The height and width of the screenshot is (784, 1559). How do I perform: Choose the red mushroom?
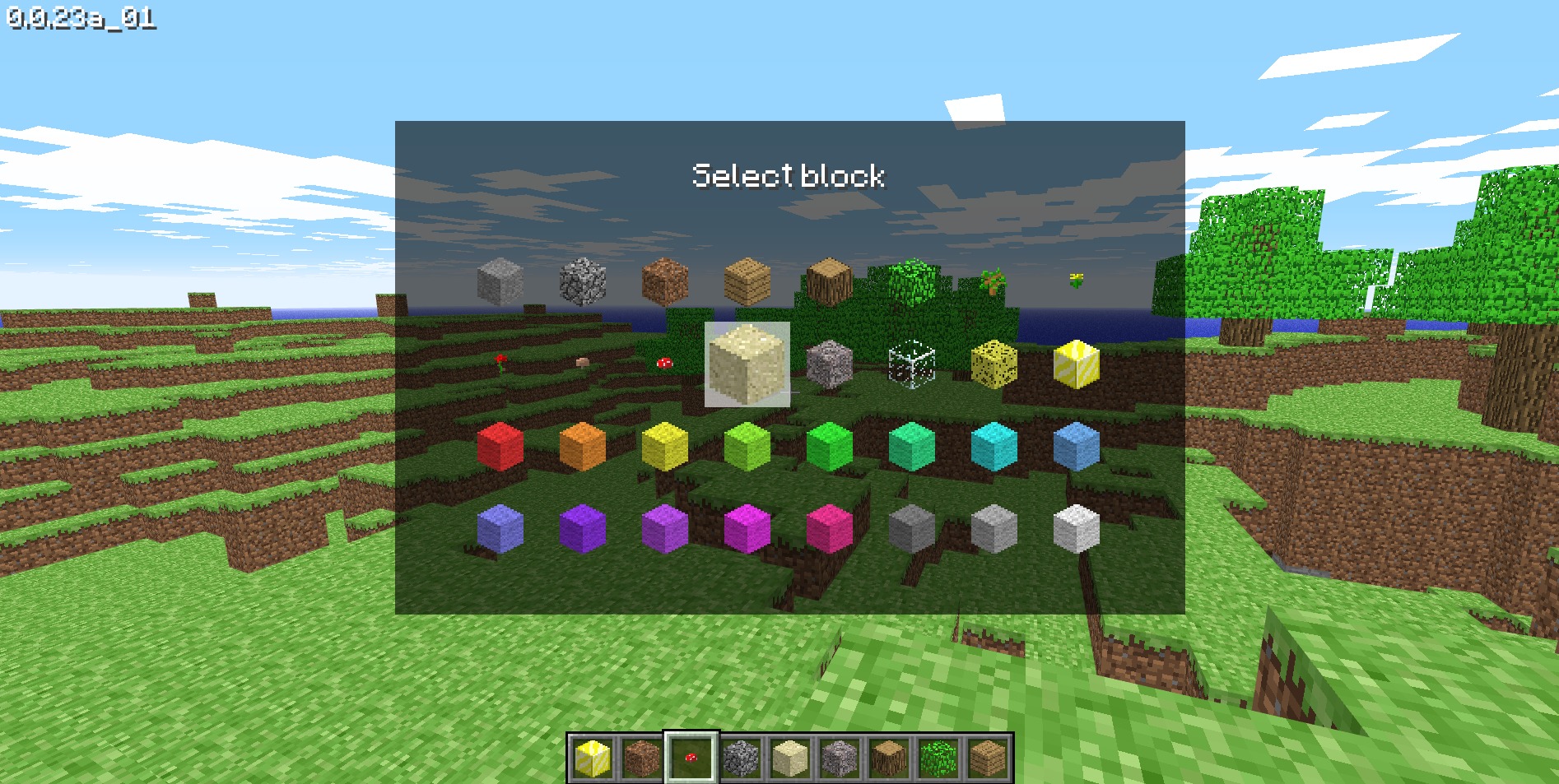tap(663, 362)
